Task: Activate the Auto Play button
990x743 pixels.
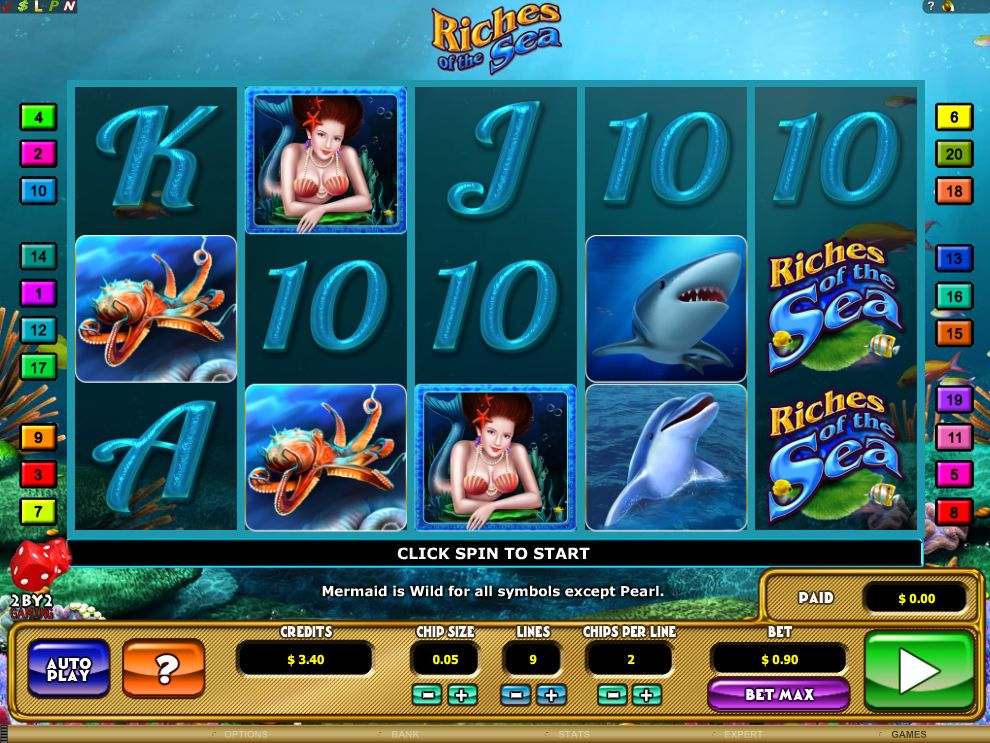Action: click(x=69, y=669)
